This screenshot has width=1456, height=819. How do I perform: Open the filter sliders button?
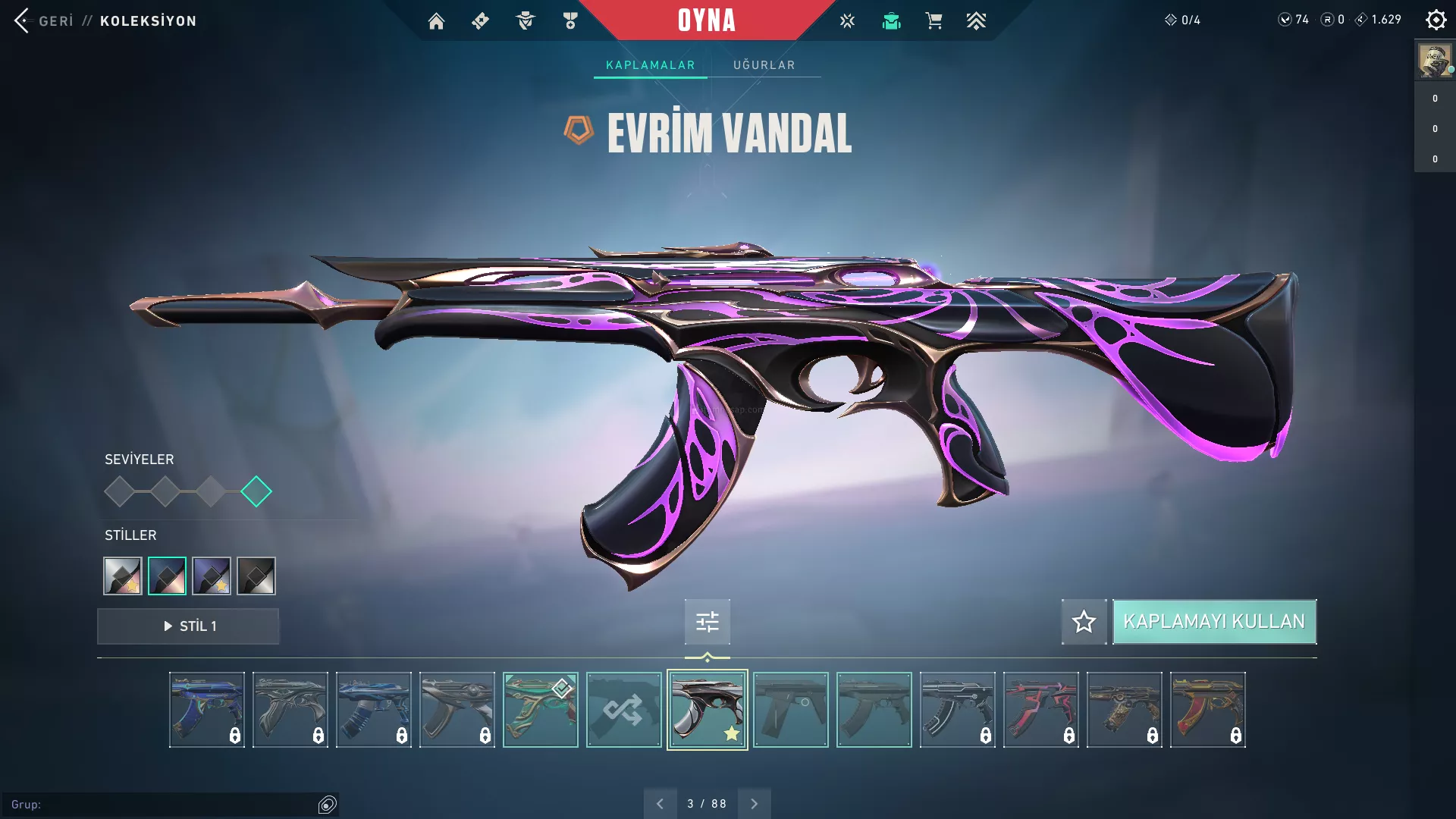click(x=707, y=623)
